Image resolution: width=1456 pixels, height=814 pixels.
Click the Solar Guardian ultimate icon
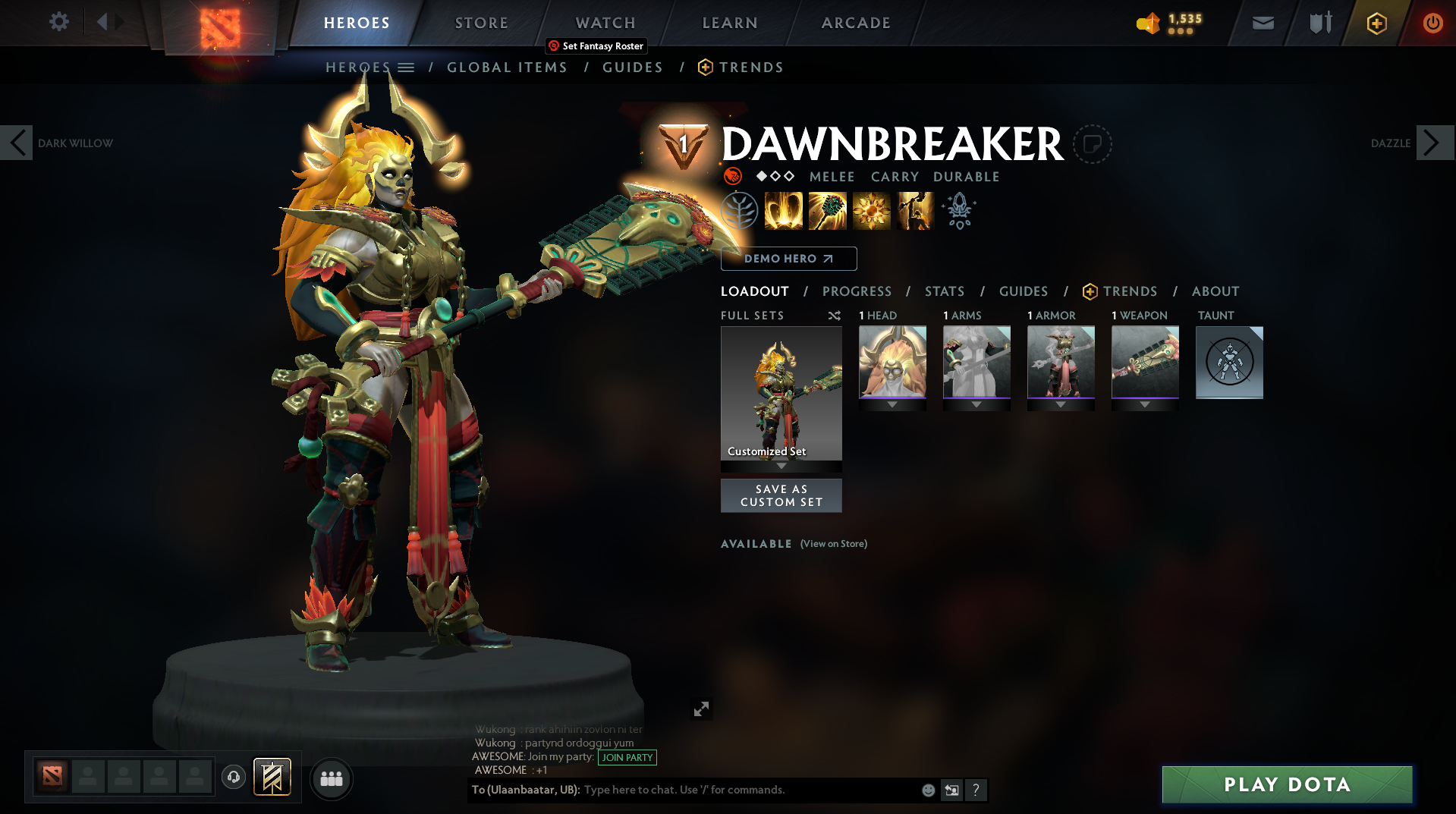914,210
